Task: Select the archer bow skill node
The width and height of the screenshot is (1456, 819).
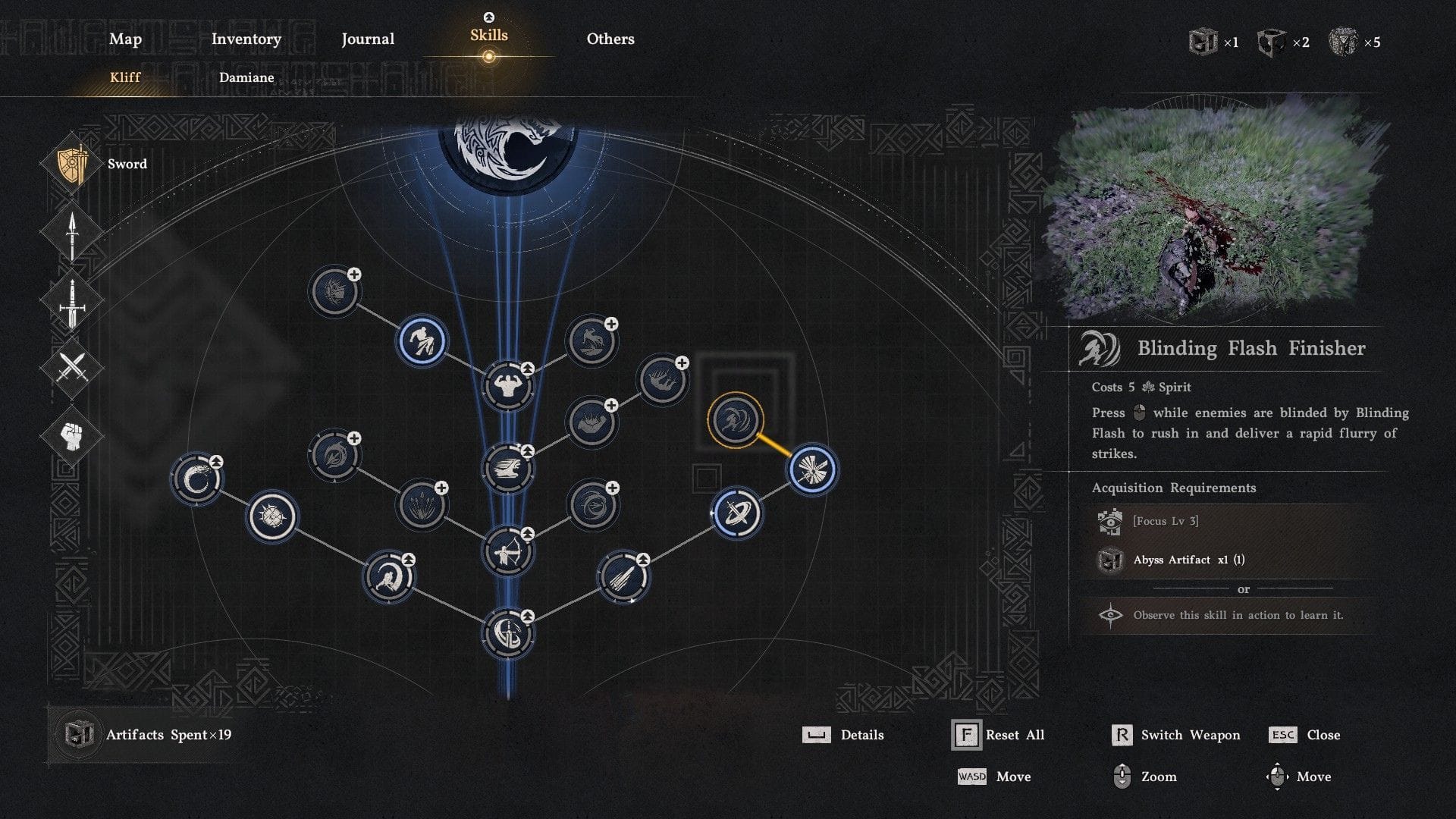Action: (507, 552)
